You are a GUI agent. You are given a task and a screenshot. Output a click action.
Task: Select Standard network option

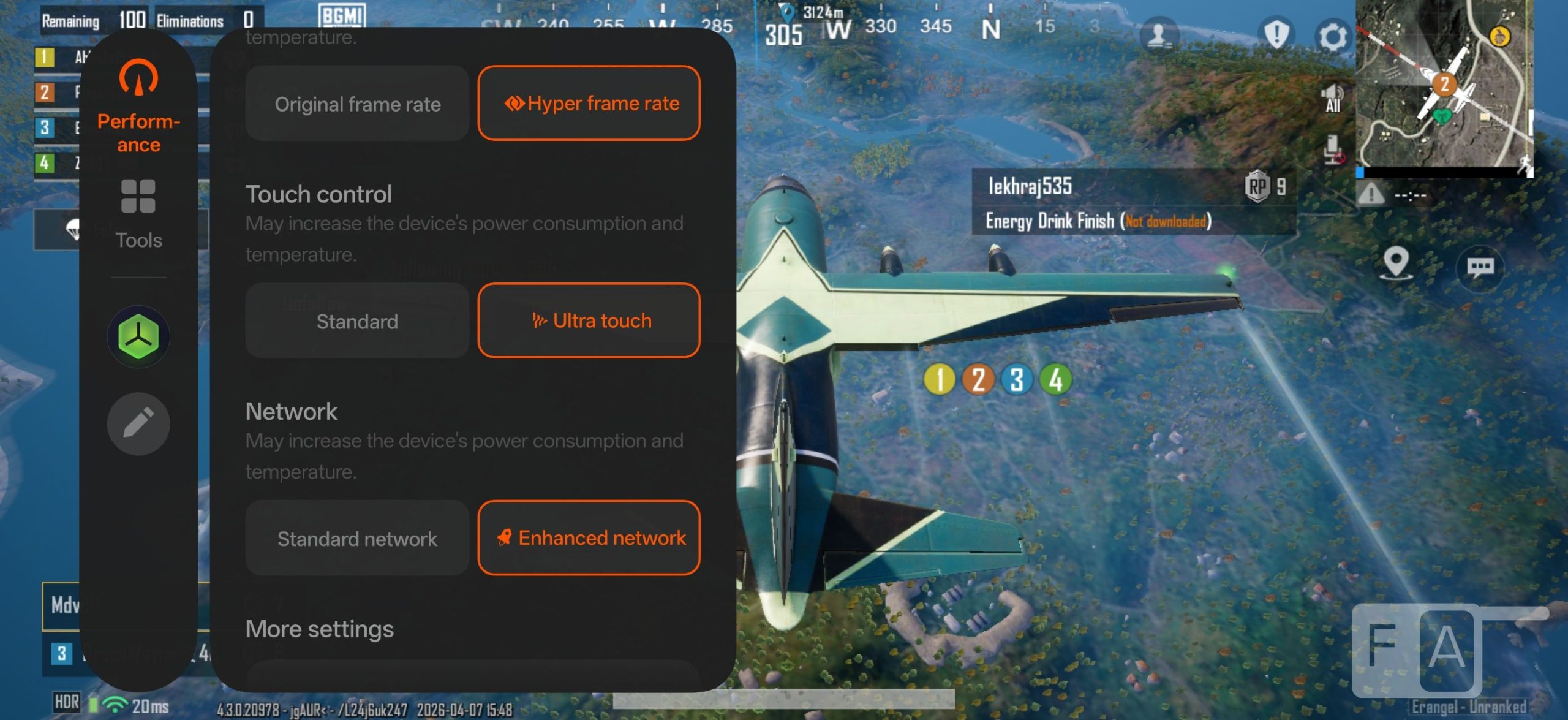[357, 539]
